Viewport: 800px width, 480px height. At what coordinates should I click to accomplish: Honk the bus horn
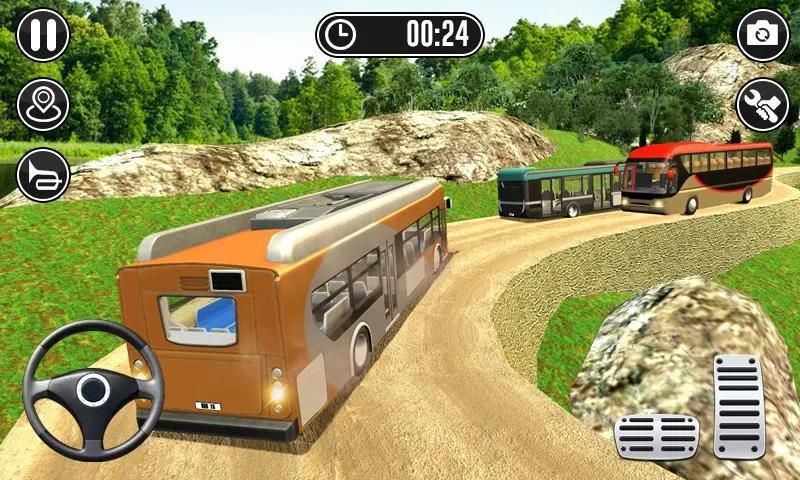(43, 175)
